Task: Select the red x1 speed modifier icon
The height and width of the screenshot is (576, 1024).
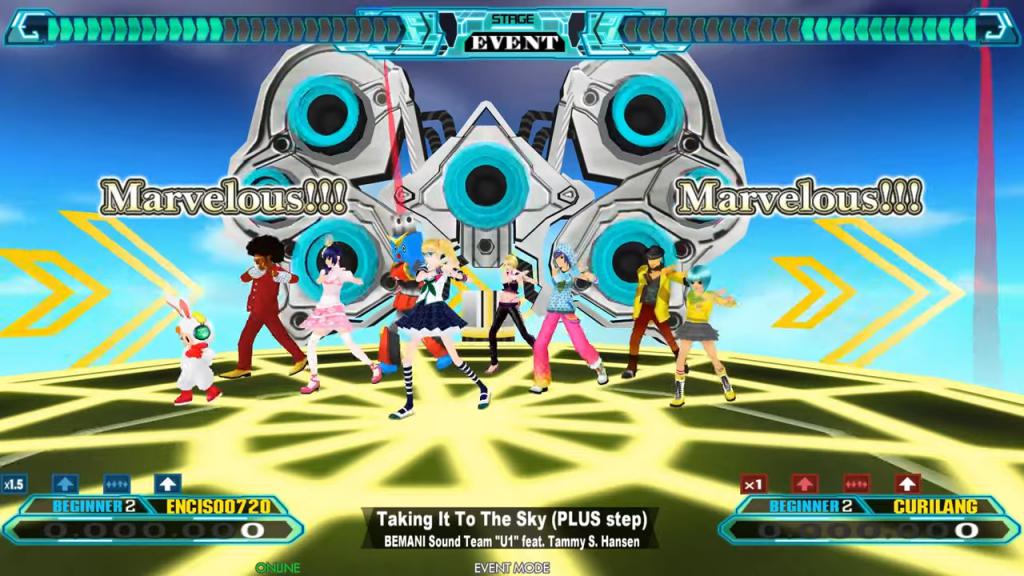Action: 754,484
